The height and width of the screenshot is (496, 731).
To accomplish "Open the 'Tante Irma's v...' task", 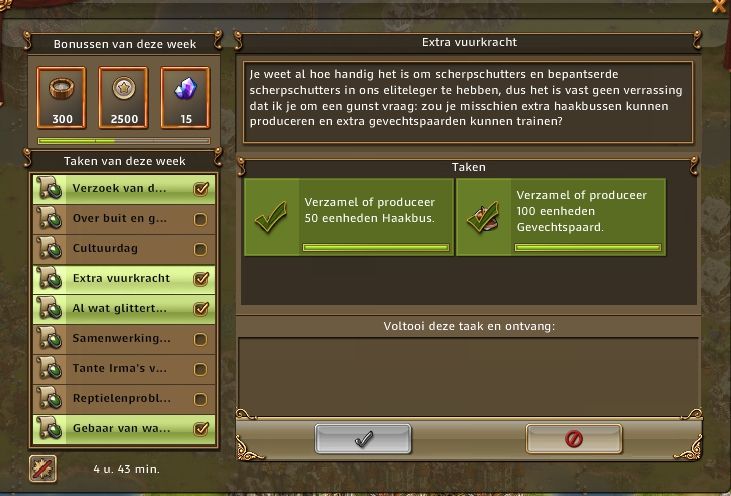I will coord(122,368).
